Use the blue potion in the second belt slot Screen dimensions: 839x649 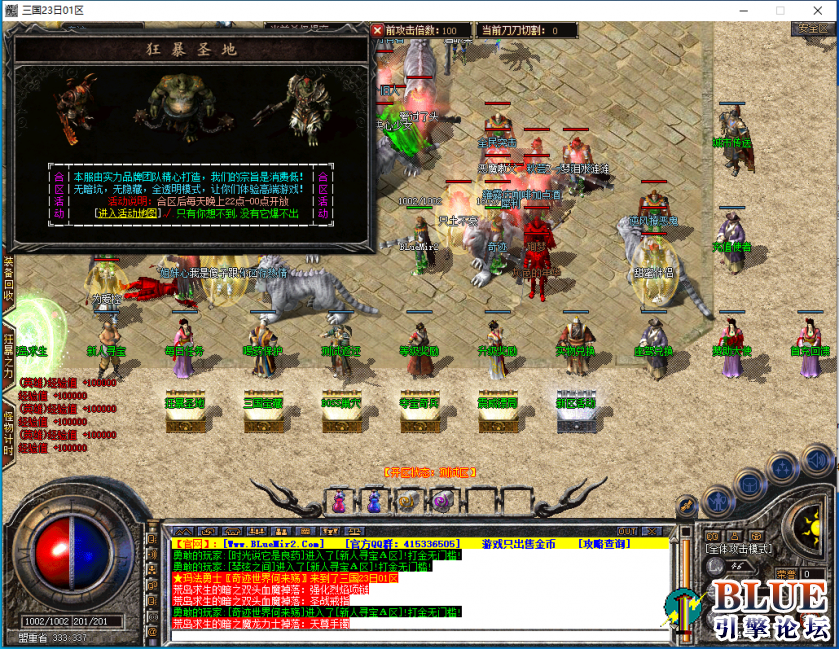(373, 500)
